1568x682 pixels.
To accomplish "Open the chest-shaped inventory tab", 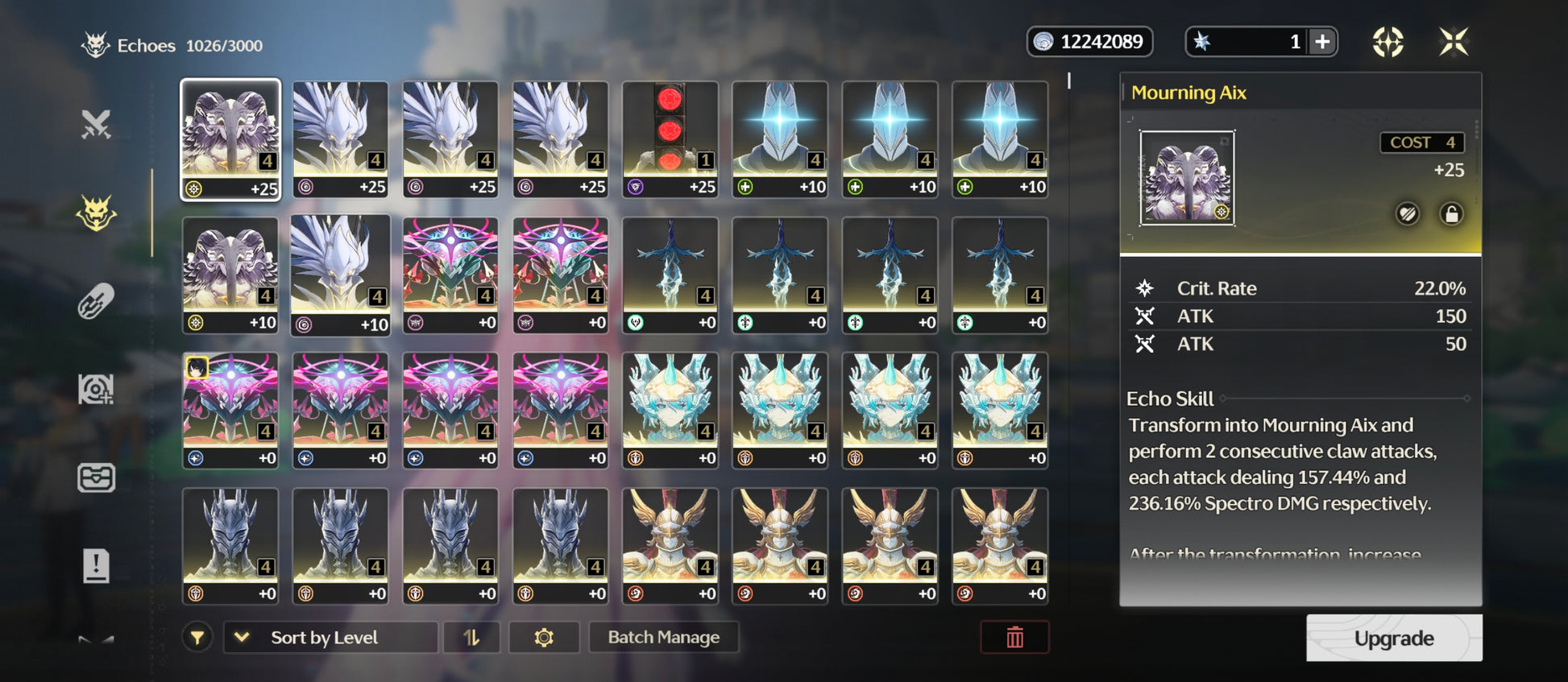I will coord(96,477).
